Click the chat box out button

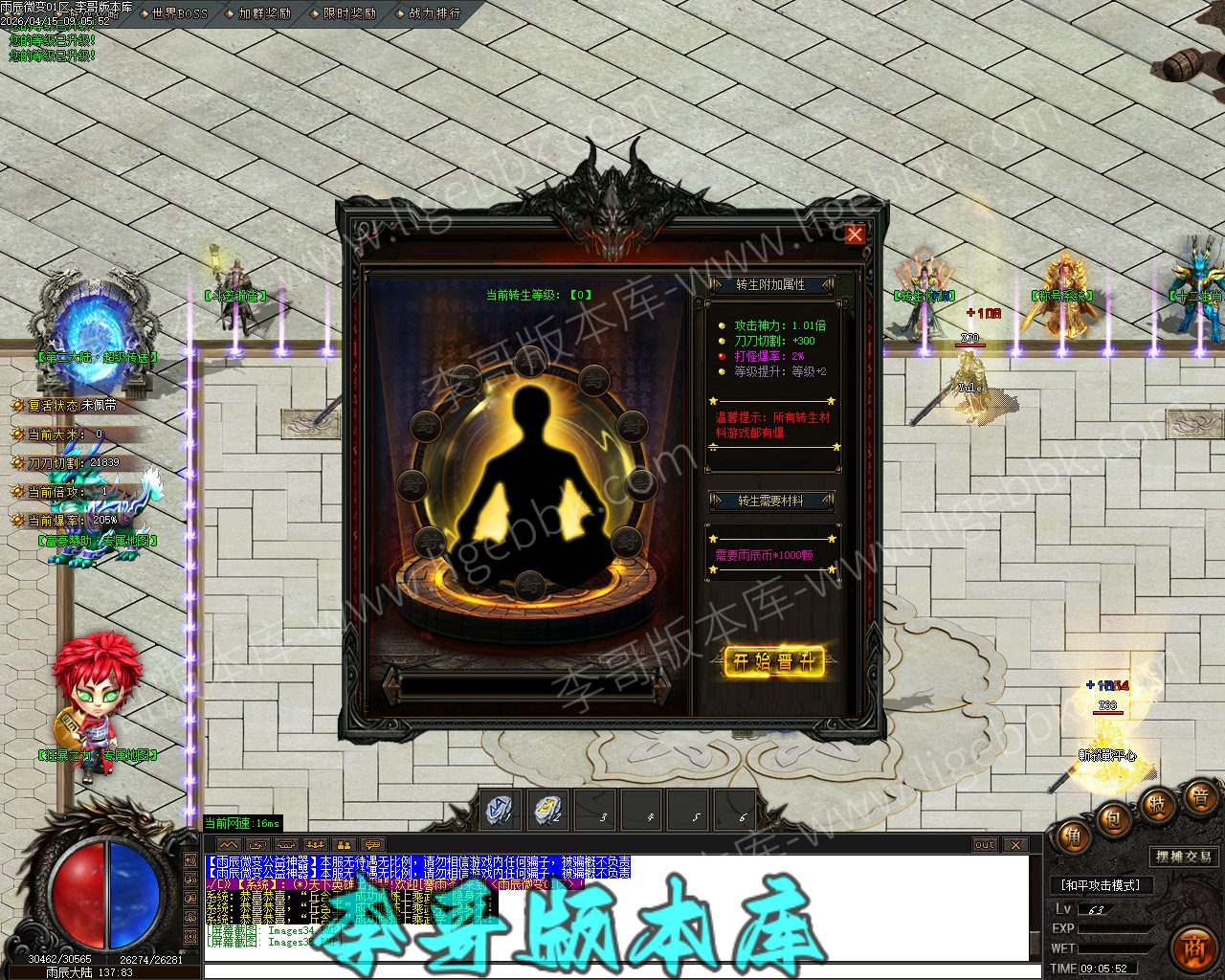[x=985, y=844]
